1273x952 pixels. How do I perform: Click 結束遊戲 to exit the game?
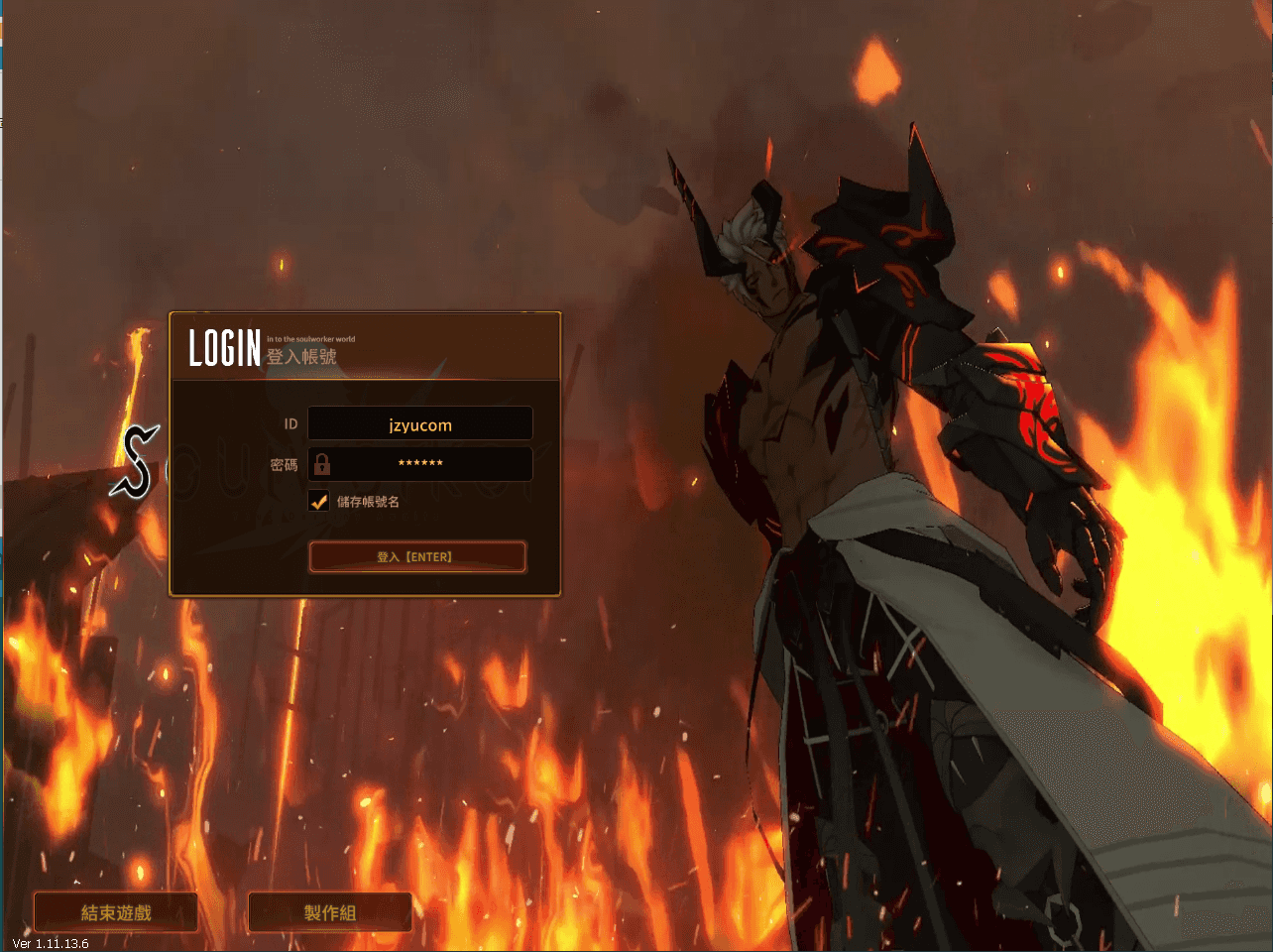(x=114, y=911)
